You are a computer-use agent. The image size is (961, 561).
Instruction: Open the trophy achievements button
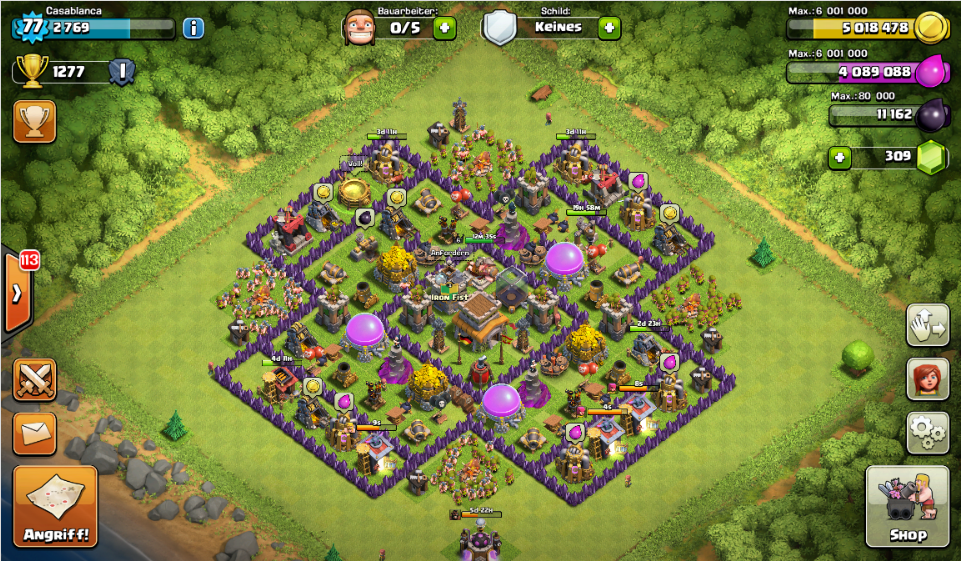click(x=35, y=121)
